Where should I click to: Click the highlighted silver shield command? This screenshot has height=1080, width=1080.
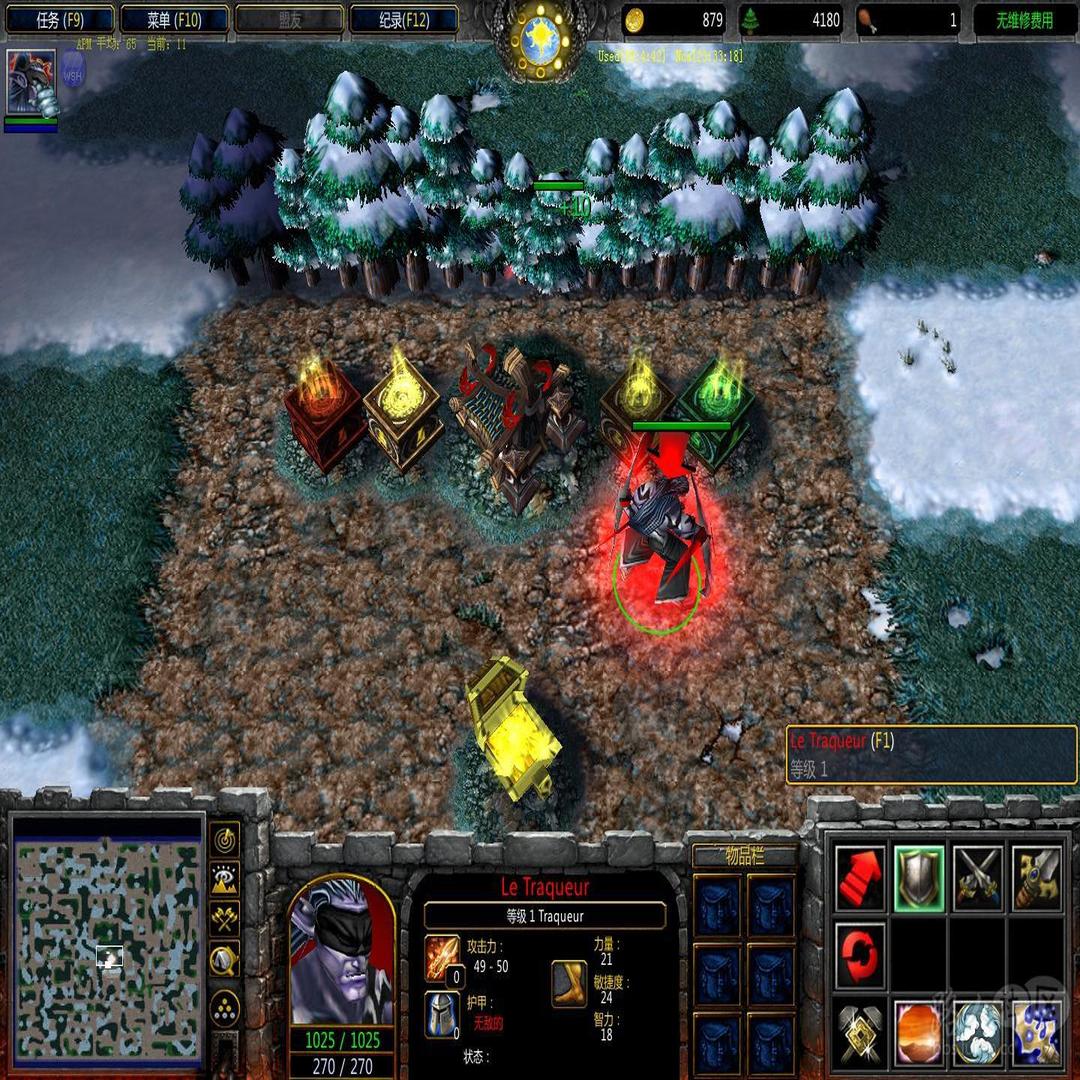tap(919, 877)
